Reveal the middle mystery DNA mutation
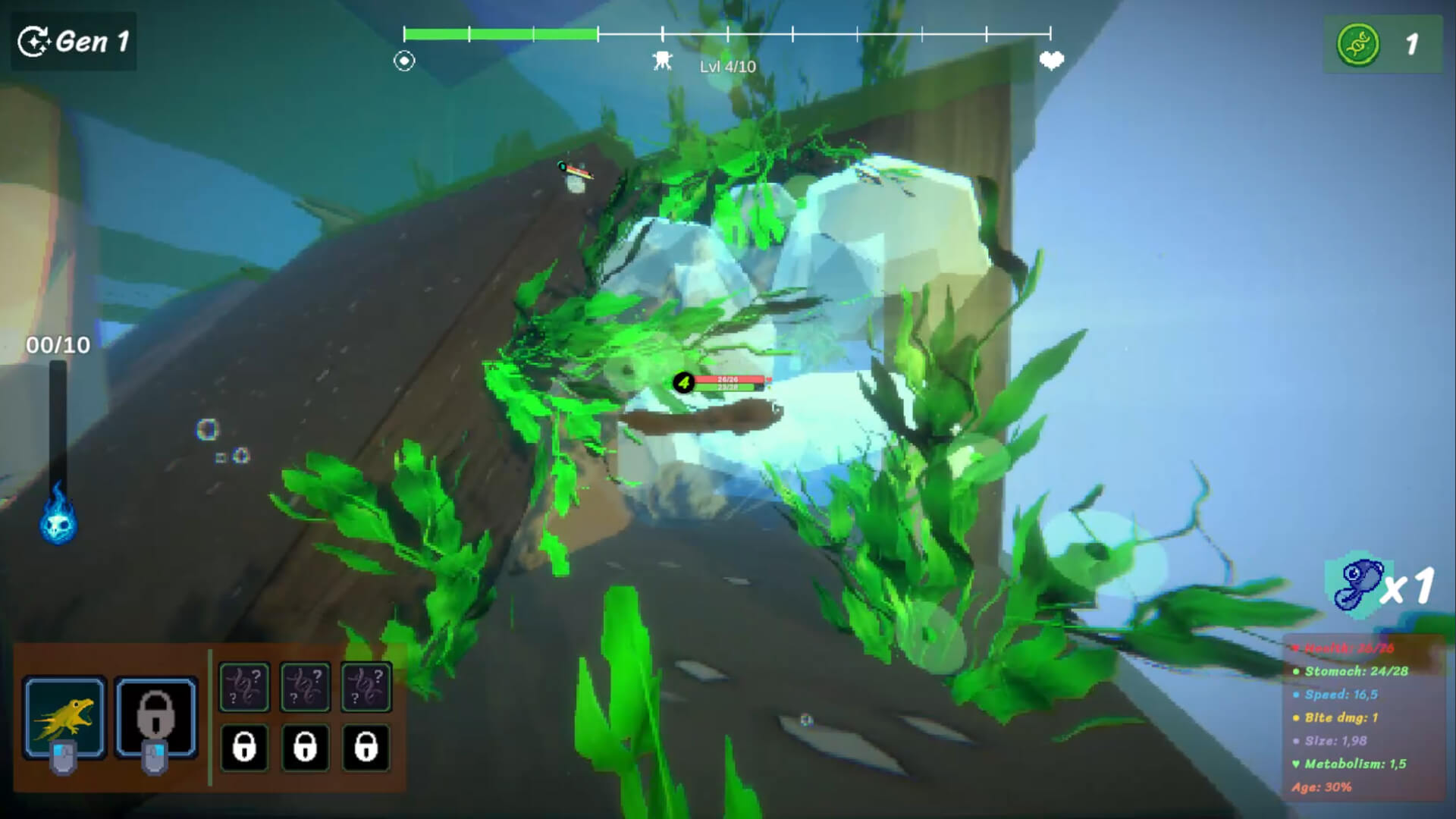This screenshot has height=819, width=1456. tap(305, 687)
